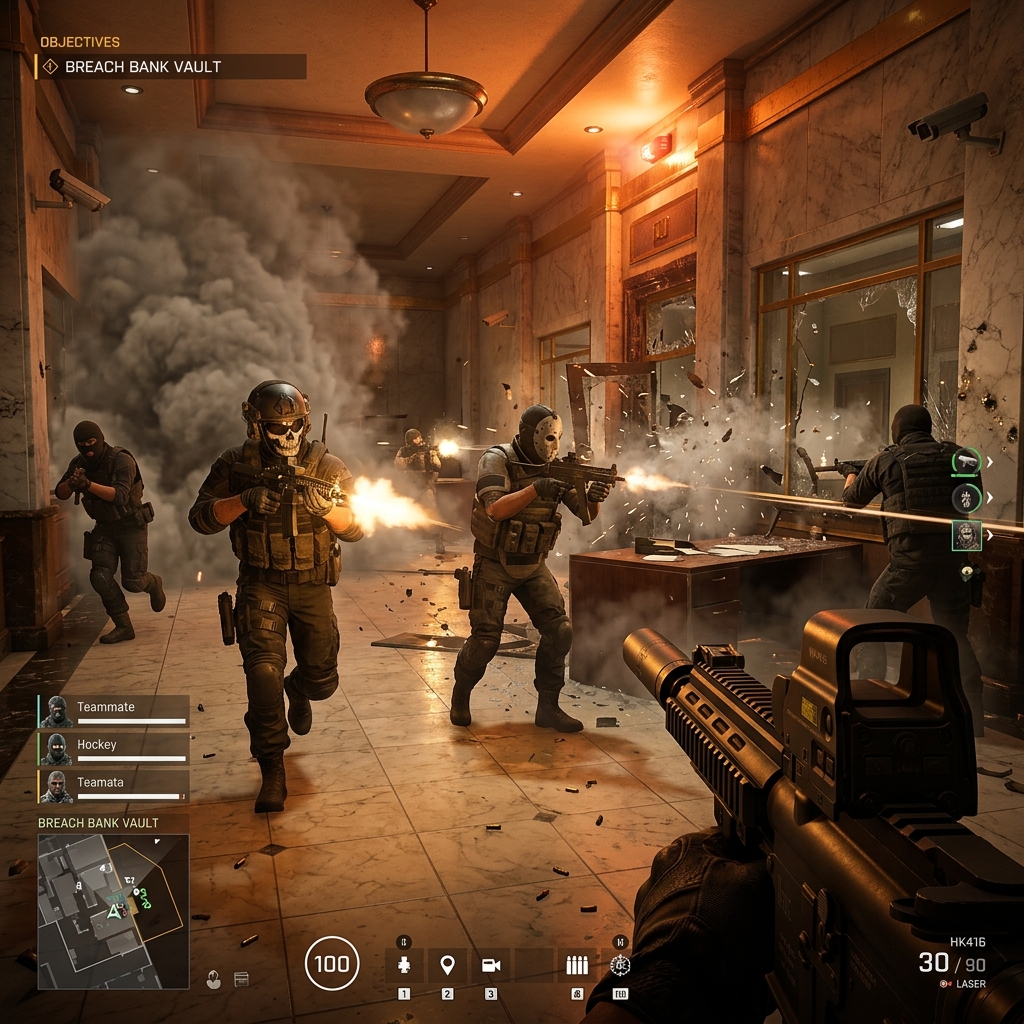Use the map pin marker slot
The height and width of the screenshot is (1024, 1024).
tap(447, 965)
